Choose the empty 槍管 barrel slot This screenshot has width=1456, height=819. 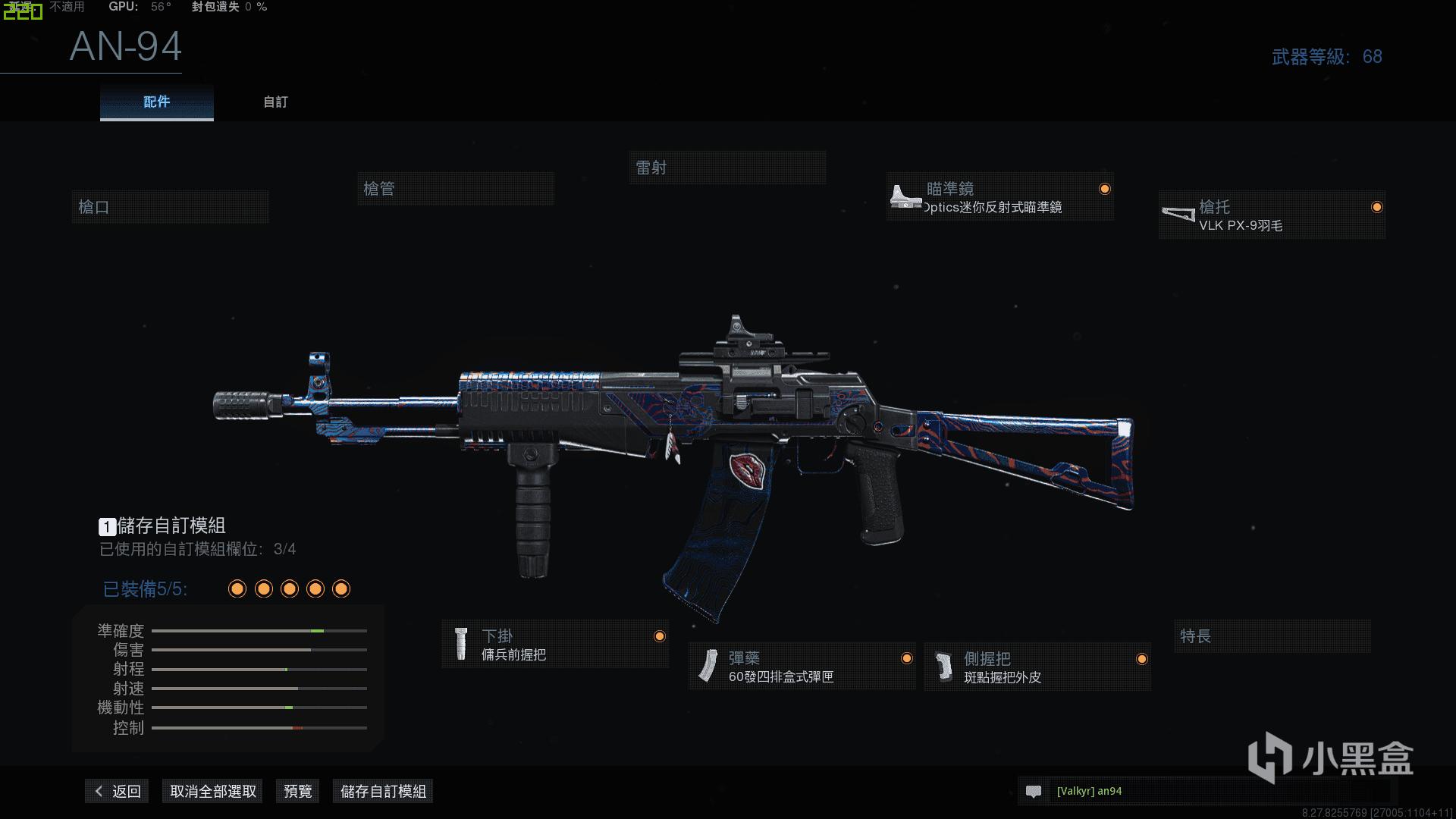pyautogui.click(x=455, y=189)
